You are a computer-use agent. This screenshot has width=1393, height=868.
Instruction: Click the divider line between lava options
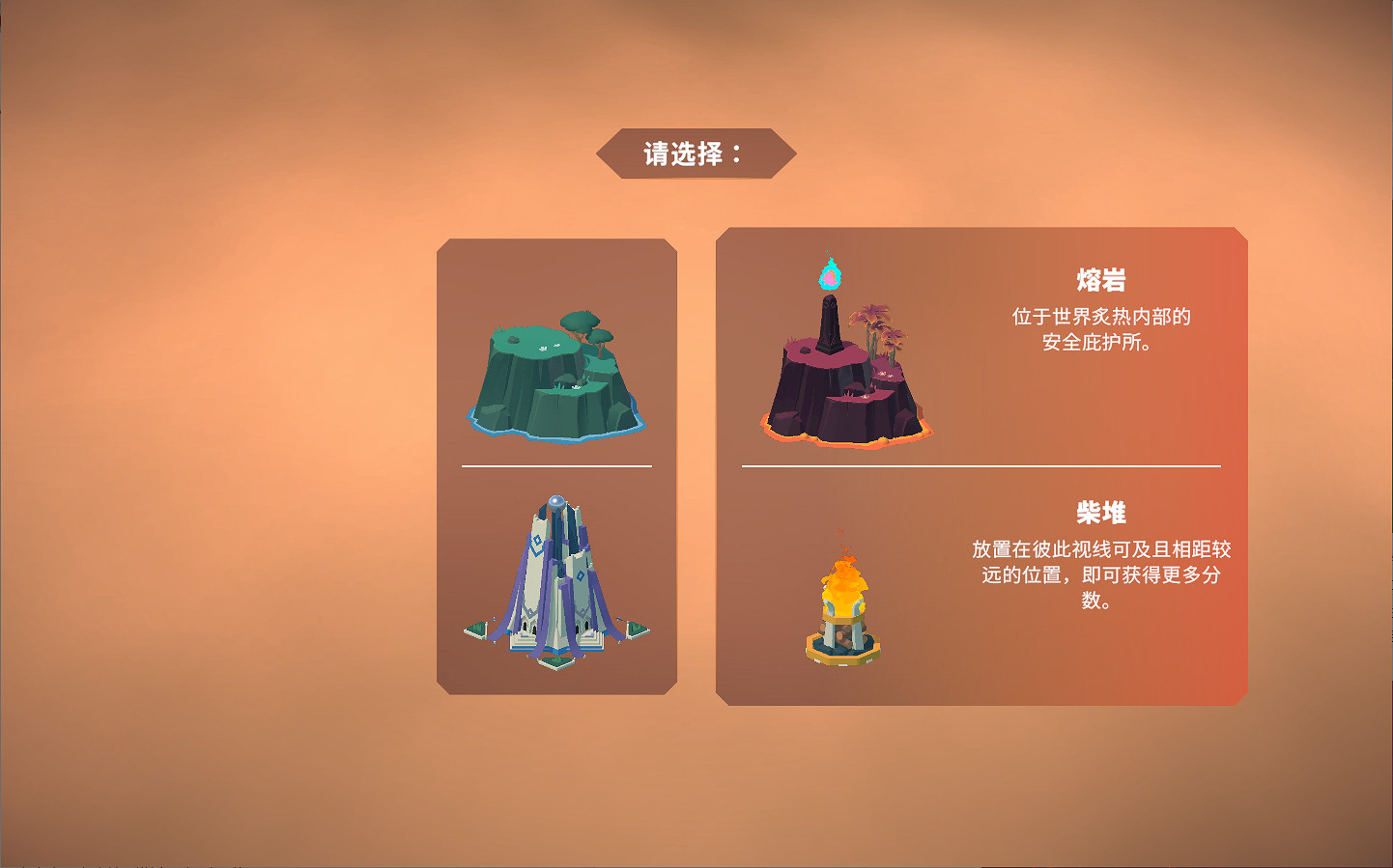coord(979,464)
